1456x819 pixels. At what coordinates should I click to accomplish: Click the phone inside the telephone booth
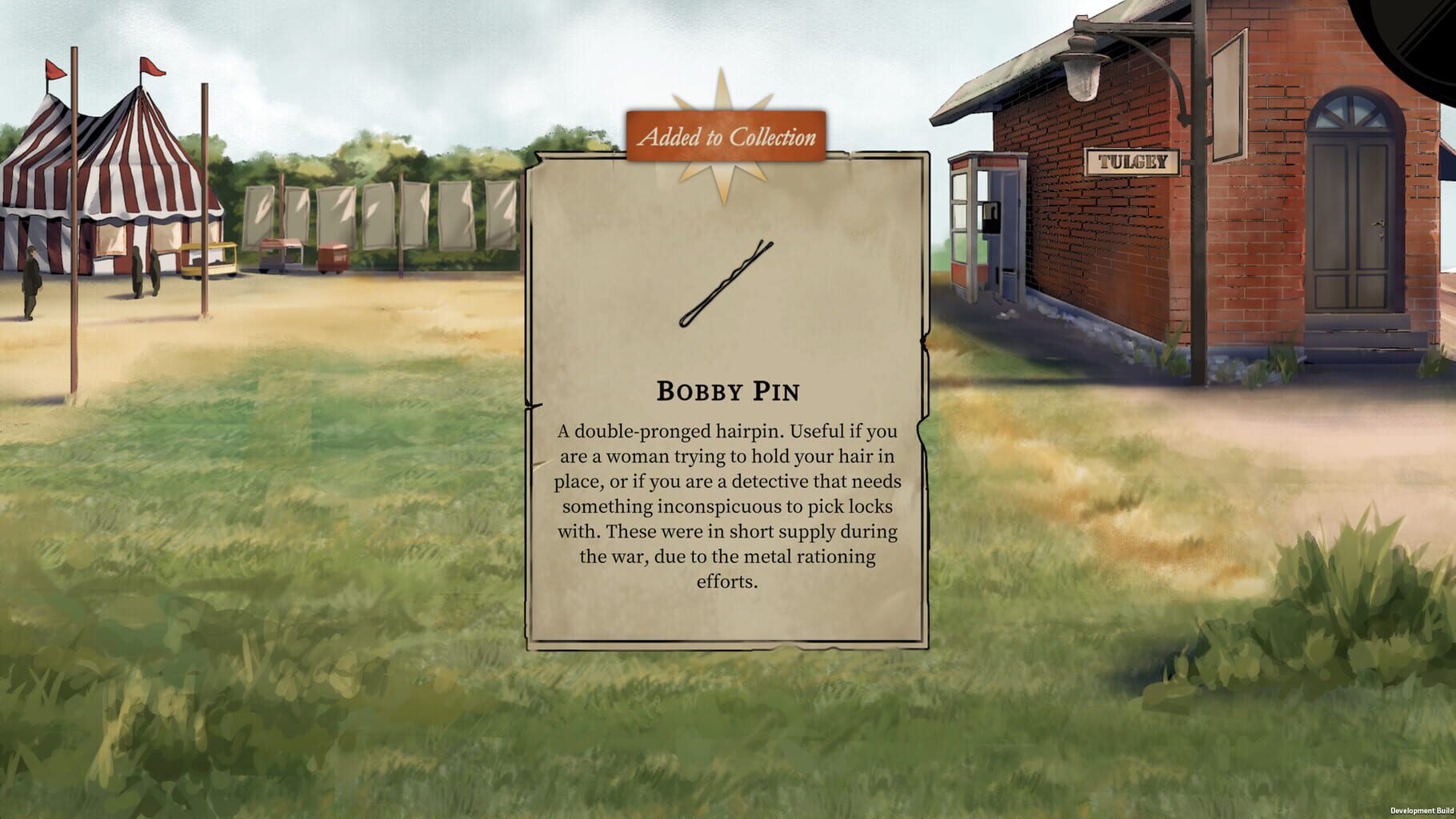992,218
